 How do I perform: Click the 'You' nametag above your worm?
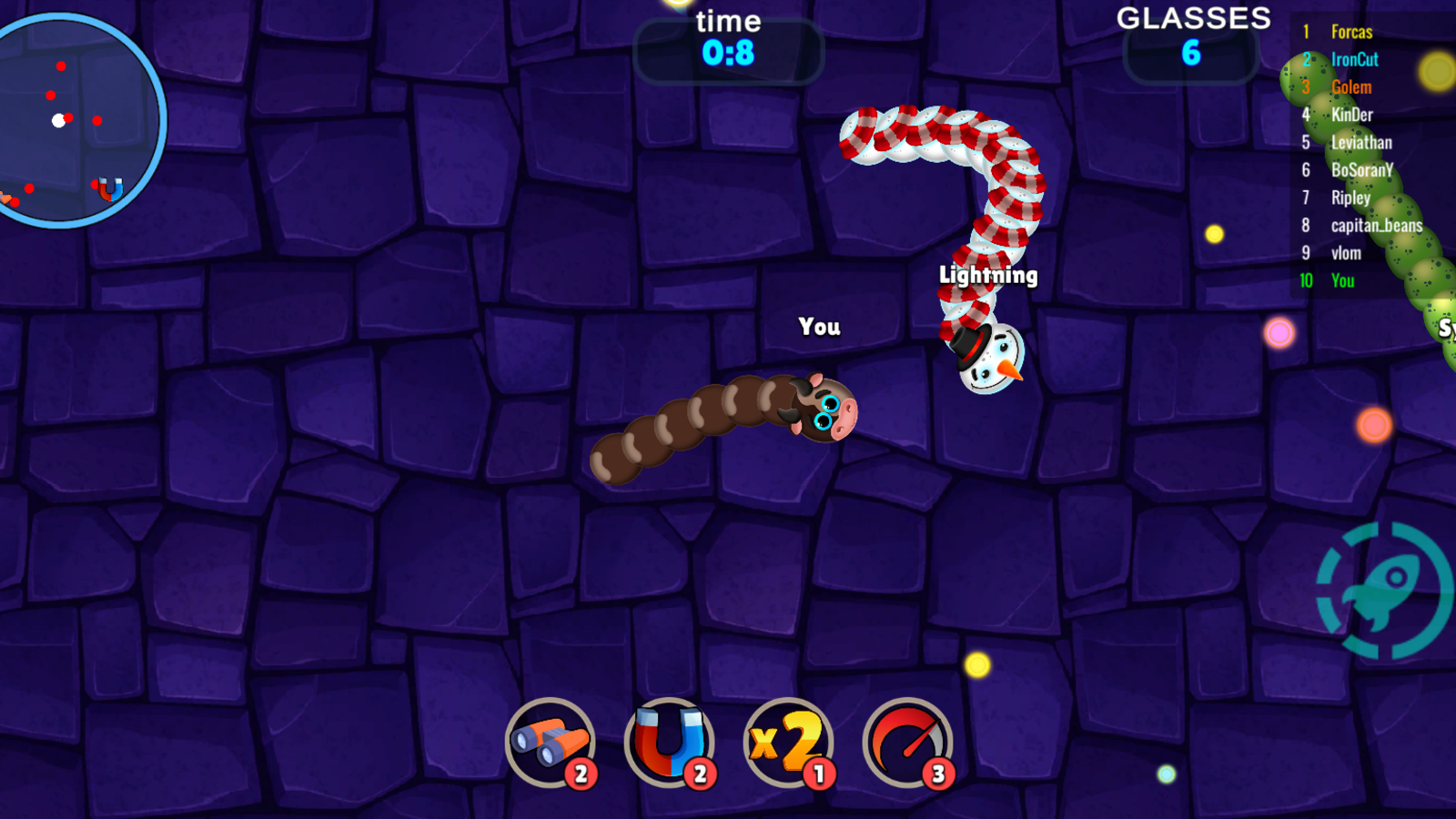click(x=820, y=328)
